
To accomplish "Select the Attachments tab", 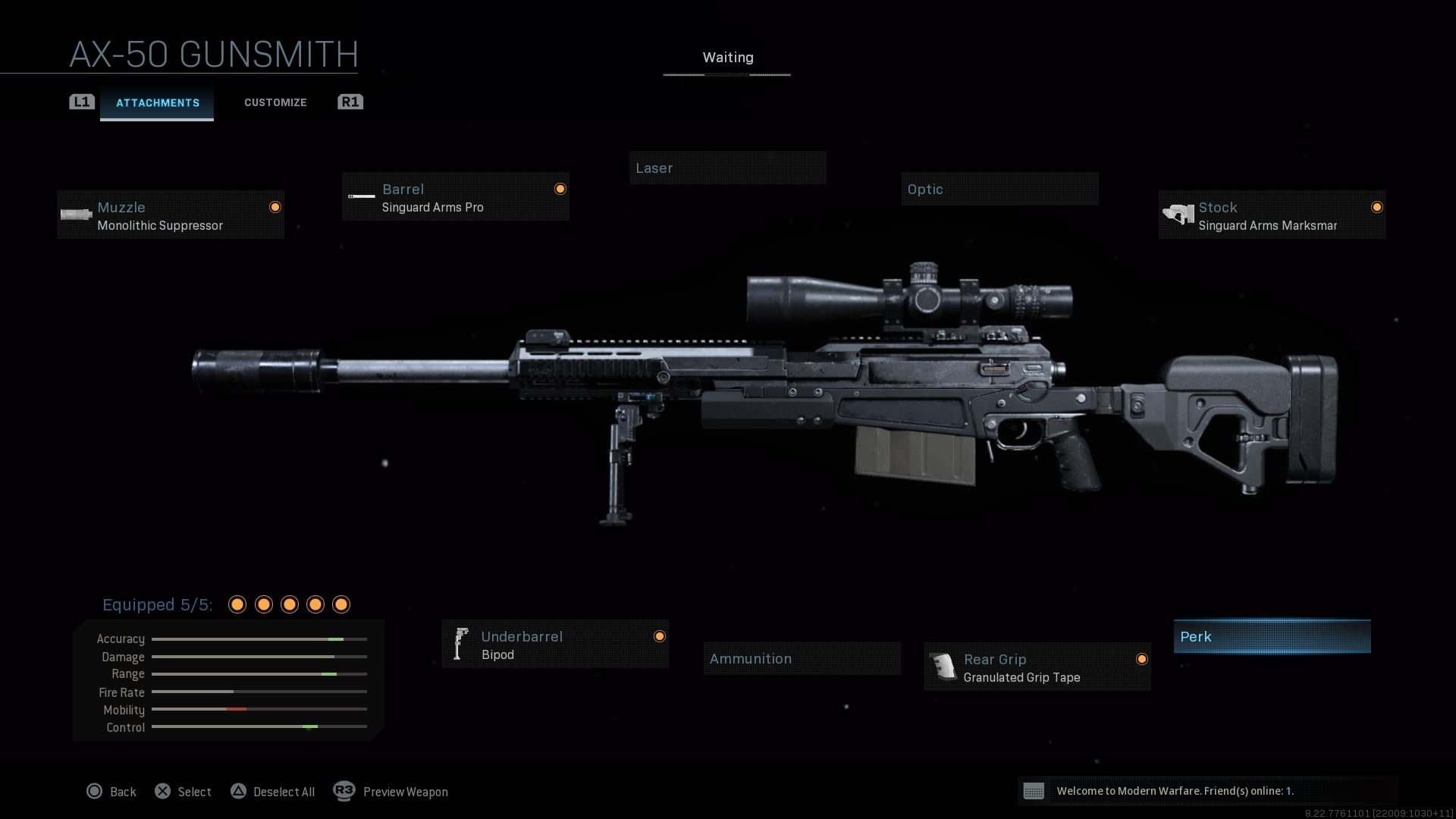I will 157,102.
